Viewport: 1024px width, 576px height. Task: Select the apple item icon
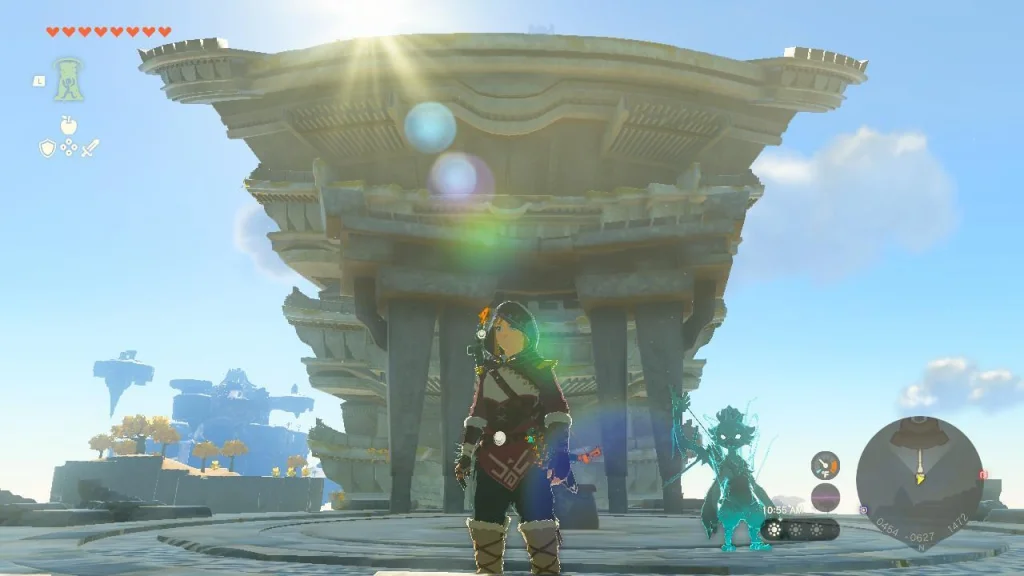tap(68, 125)
